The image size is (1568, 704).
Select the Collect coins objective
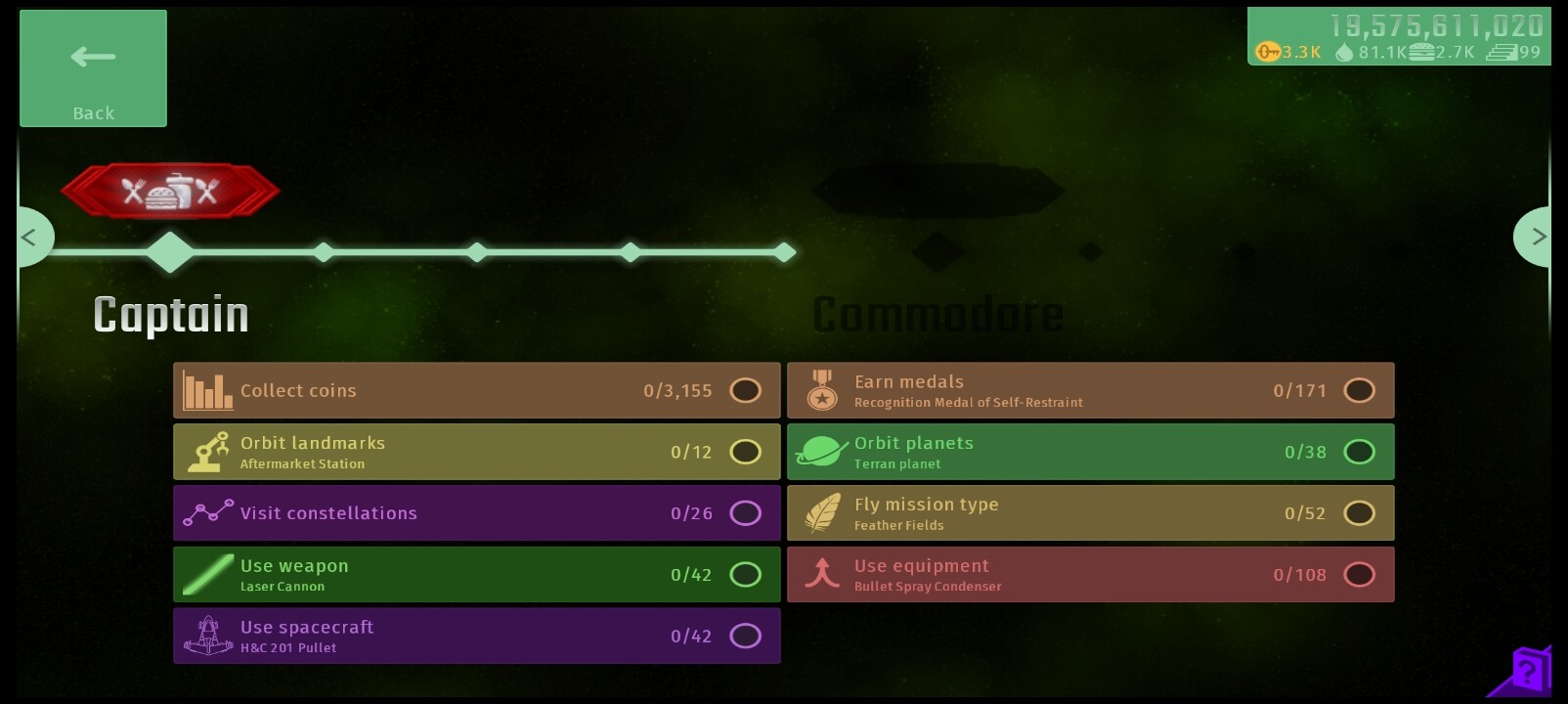(476, 390)
